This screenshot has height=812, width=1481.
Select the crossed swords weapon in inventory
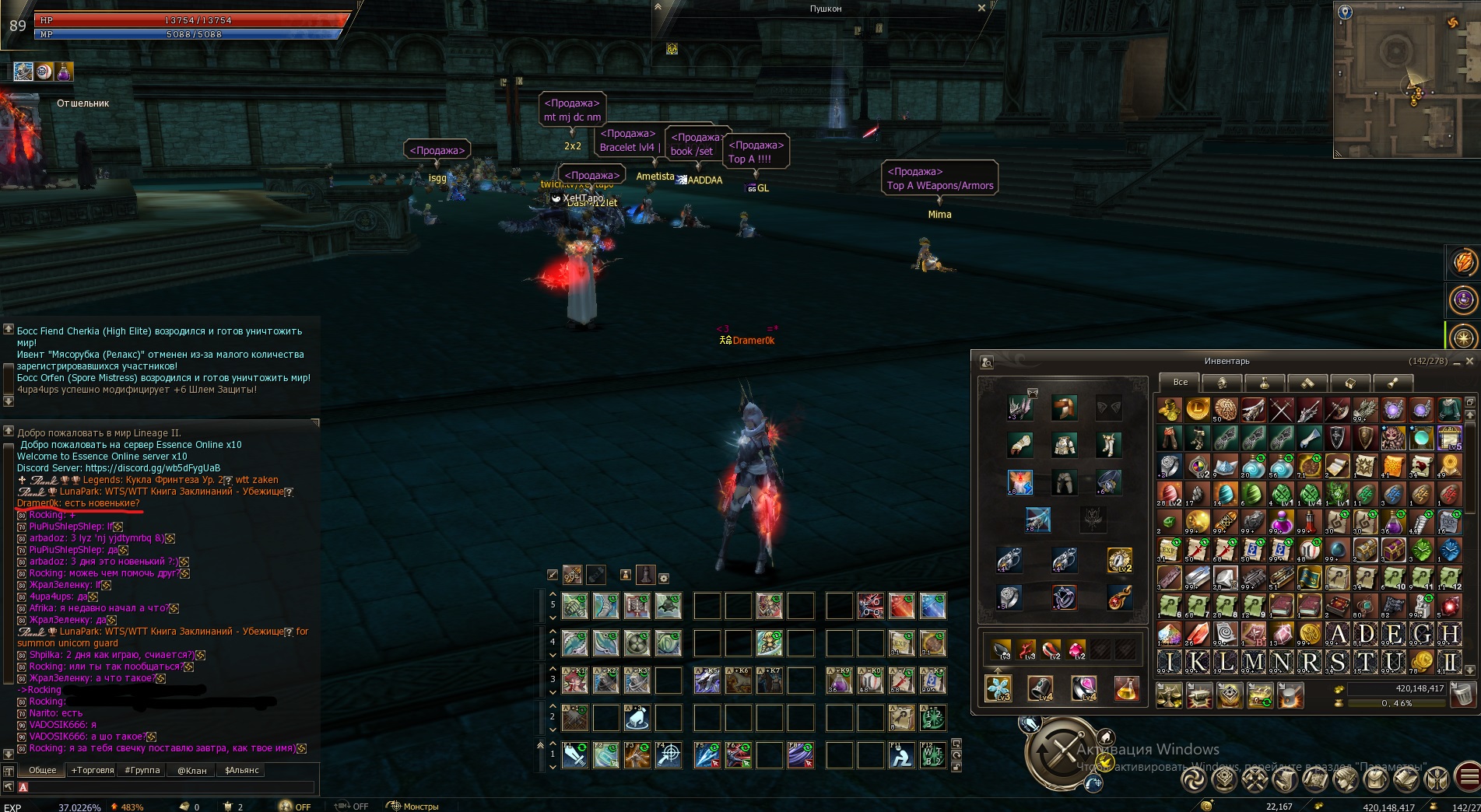click(x=1281, y=409)
